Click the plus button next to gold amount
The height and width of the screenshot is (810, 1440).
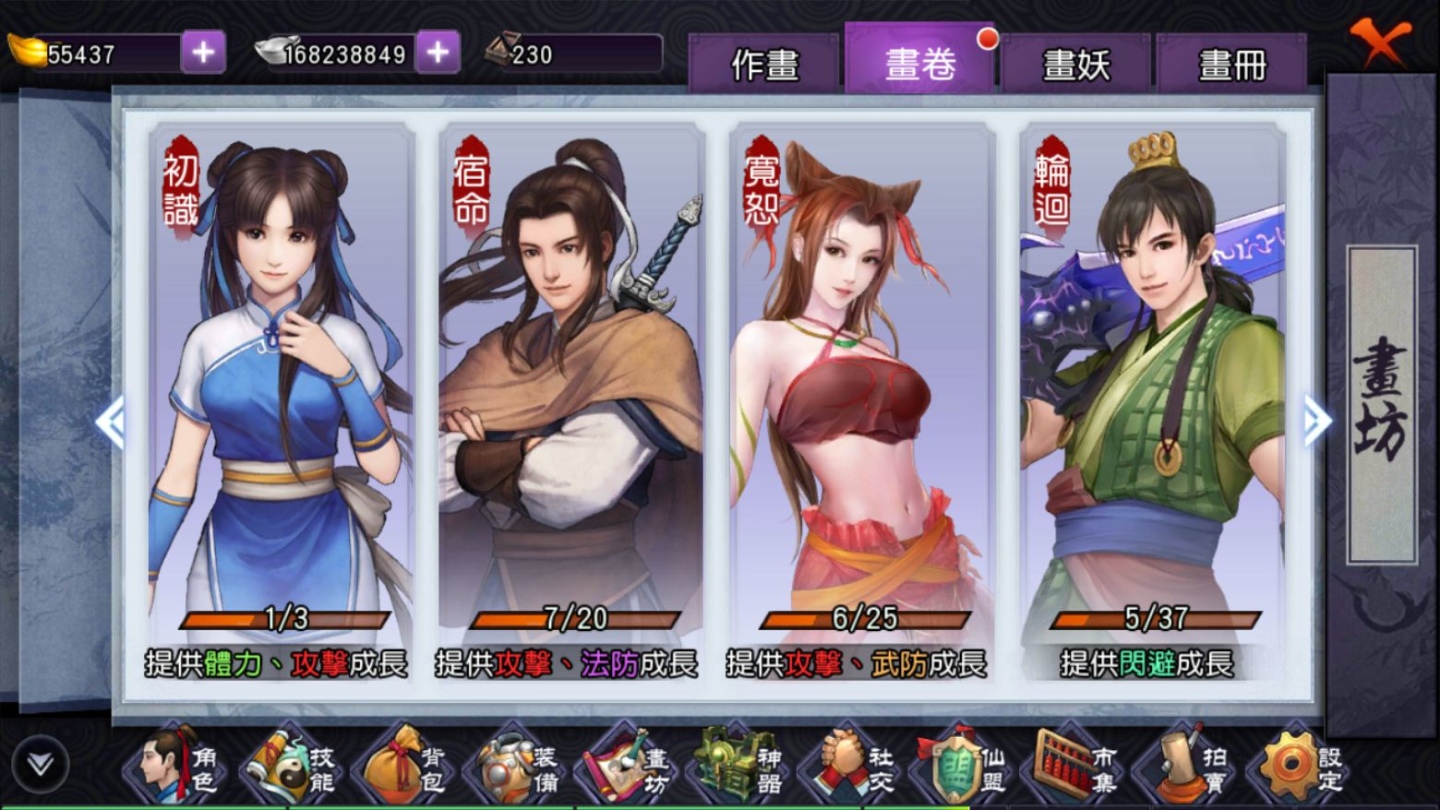[x=203, y=54]
